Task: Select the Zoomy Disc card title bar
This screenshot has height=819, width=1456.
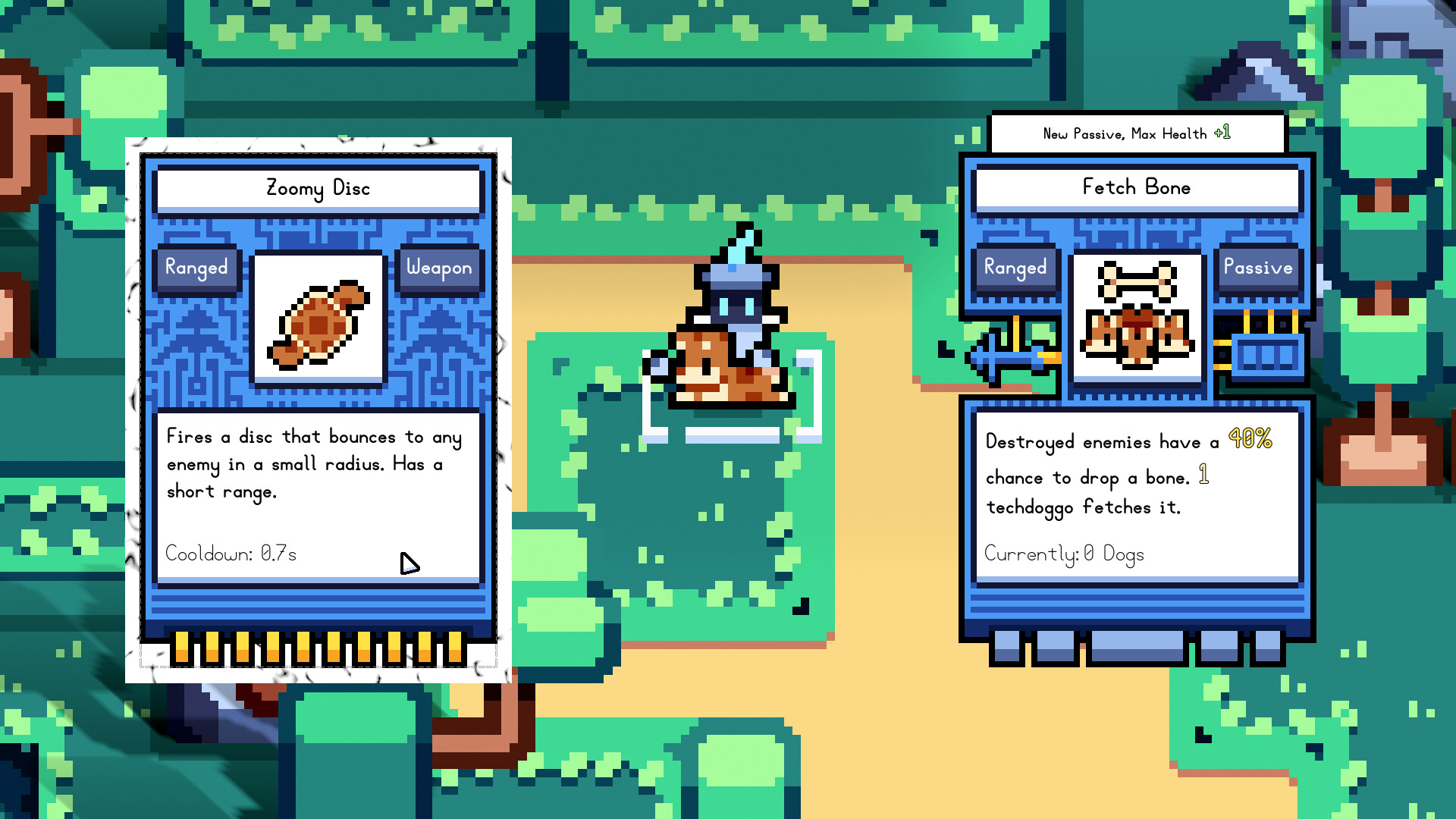Action: 318,189
